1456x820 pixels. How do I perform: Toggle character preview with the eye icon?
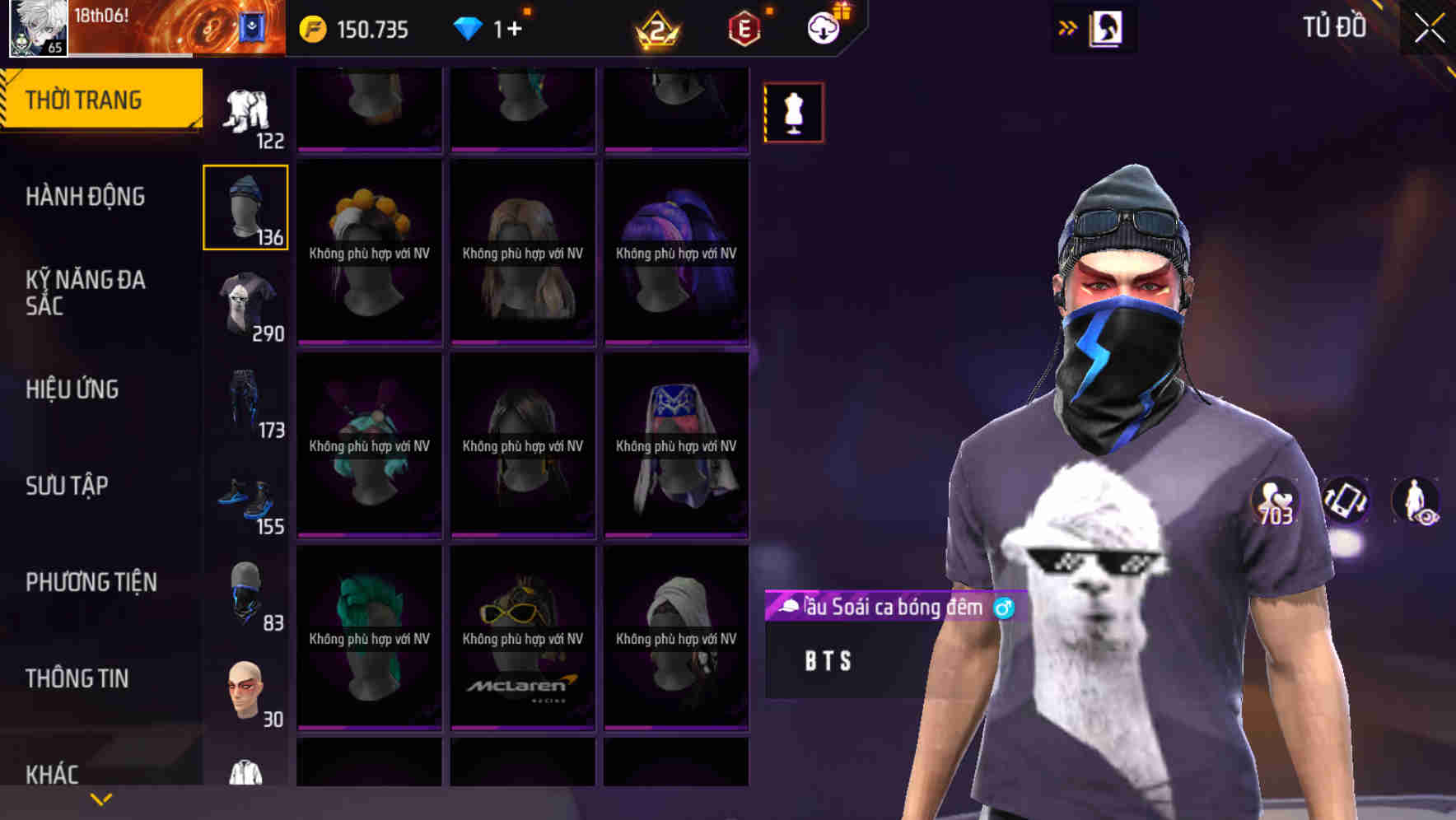coord(1418,501)
